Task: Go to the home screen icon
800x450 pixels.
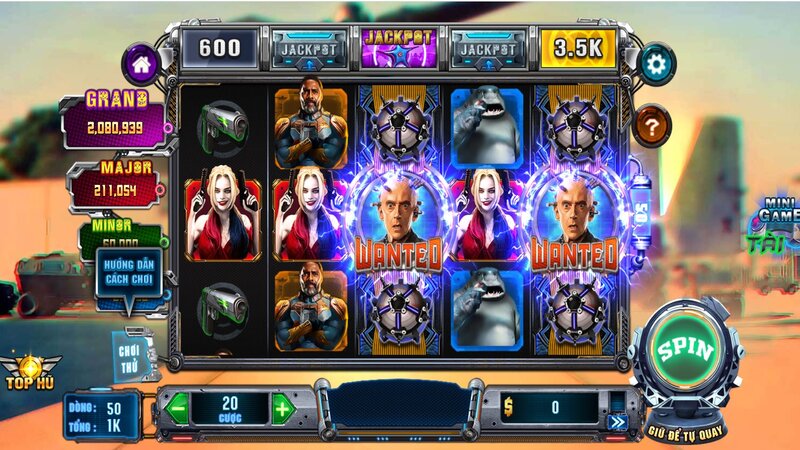Action: (139, 62)
